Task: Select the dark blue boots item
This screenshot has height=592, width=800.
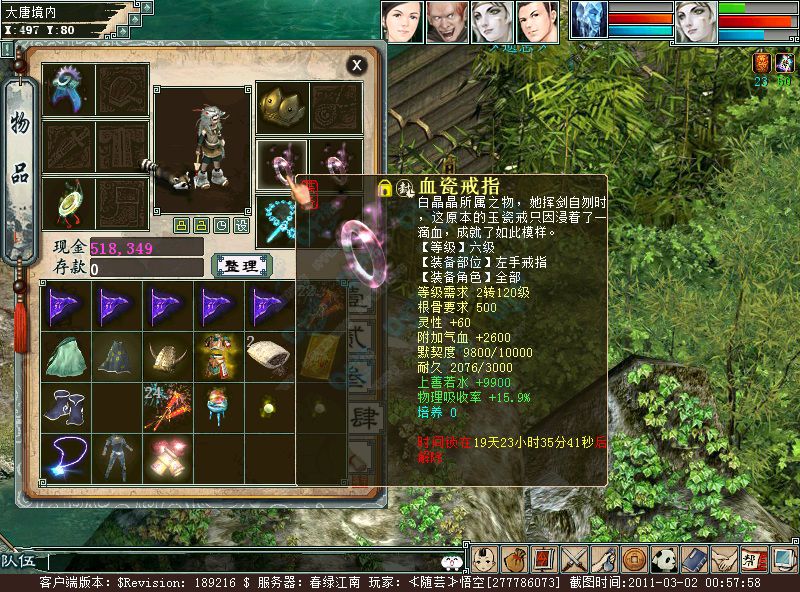Action: [x=66, y=406]
